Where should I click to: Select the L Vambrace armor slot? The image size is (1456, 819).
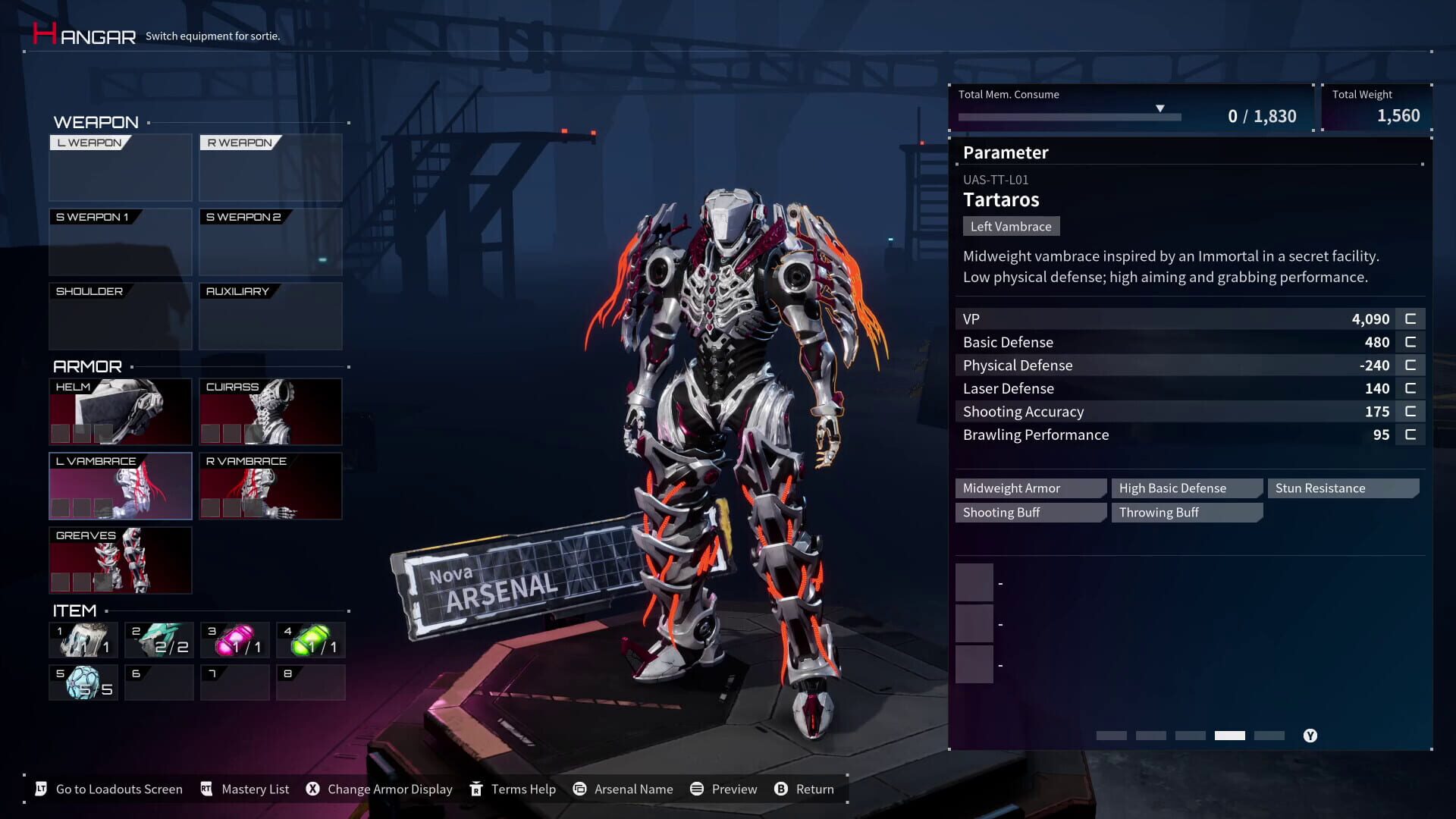click(120, 485)
